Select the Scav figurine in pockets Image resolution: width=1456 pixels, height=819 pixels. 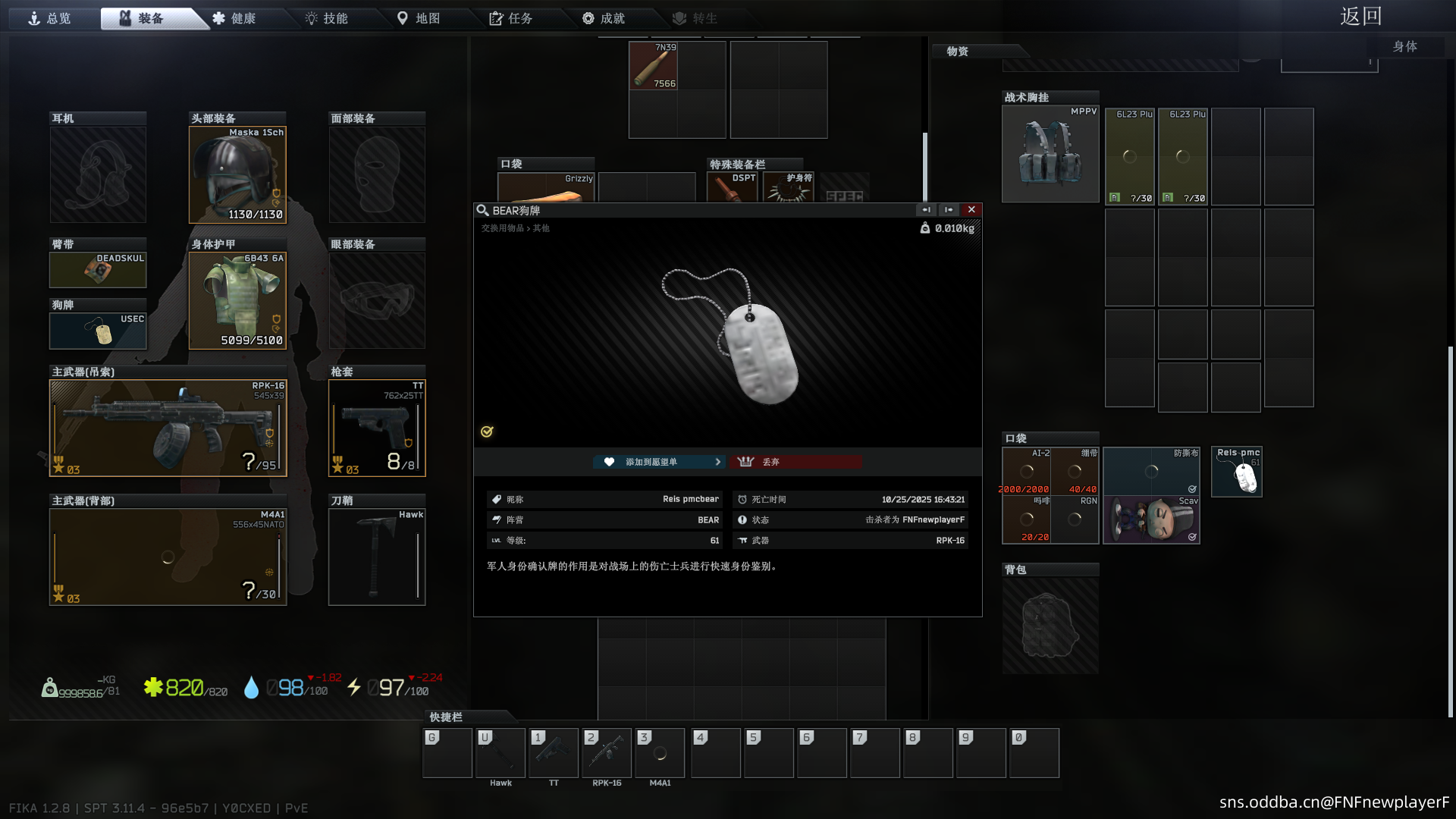tap(1151, 520)
